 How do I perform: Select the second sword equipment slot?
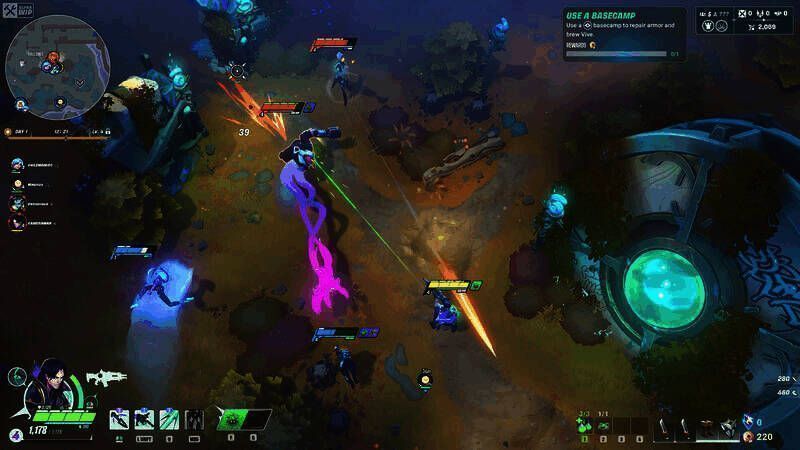click(x=685, y=427)
